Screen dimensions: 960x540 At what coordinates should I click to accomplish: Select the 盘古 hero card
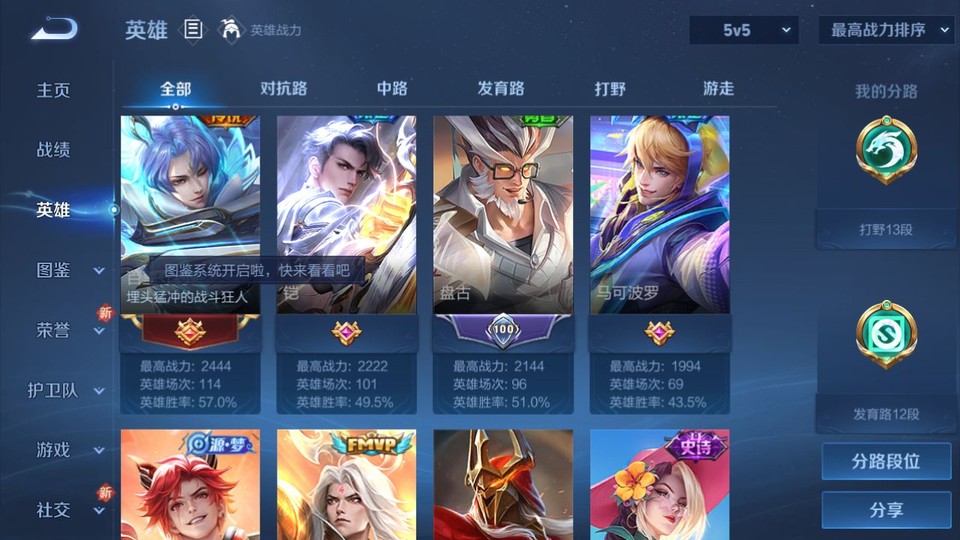503,215
